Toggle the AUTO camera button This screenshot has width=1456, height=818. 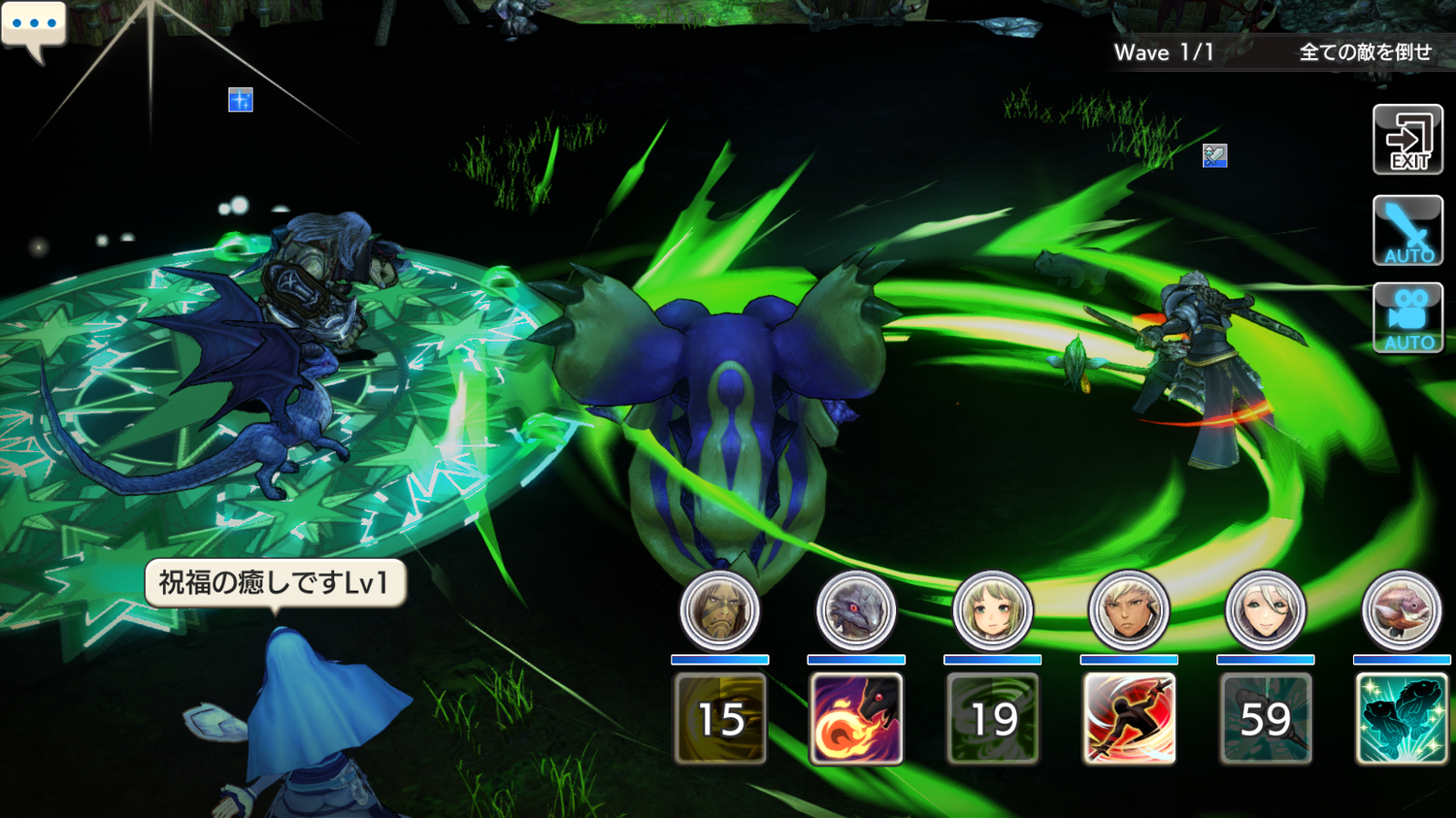(1407, 318)
